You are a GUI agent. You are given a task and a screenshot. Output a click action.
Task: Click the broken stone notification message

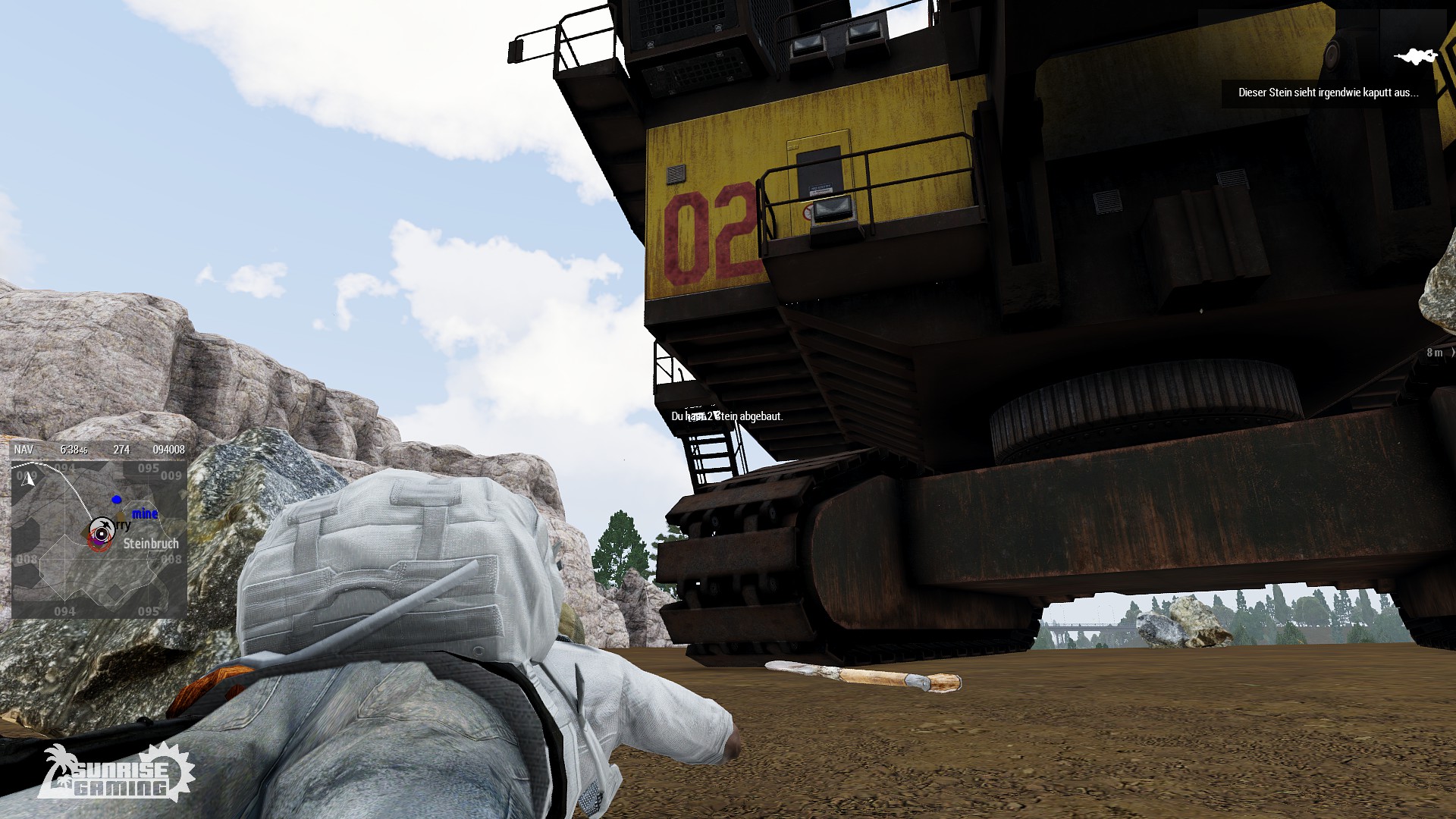click(1328, 93)
